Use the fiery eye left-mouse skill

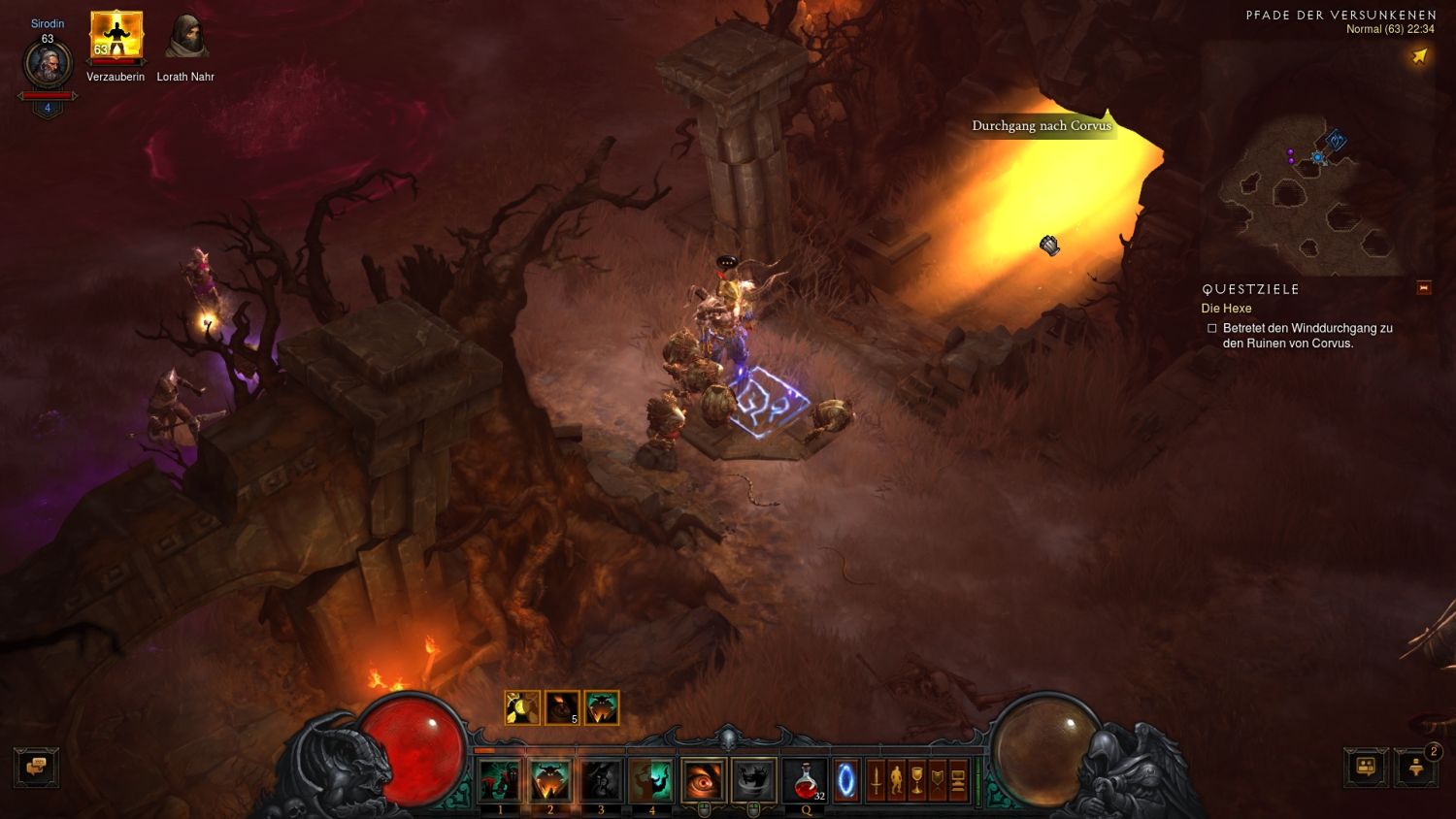[703, 780]
